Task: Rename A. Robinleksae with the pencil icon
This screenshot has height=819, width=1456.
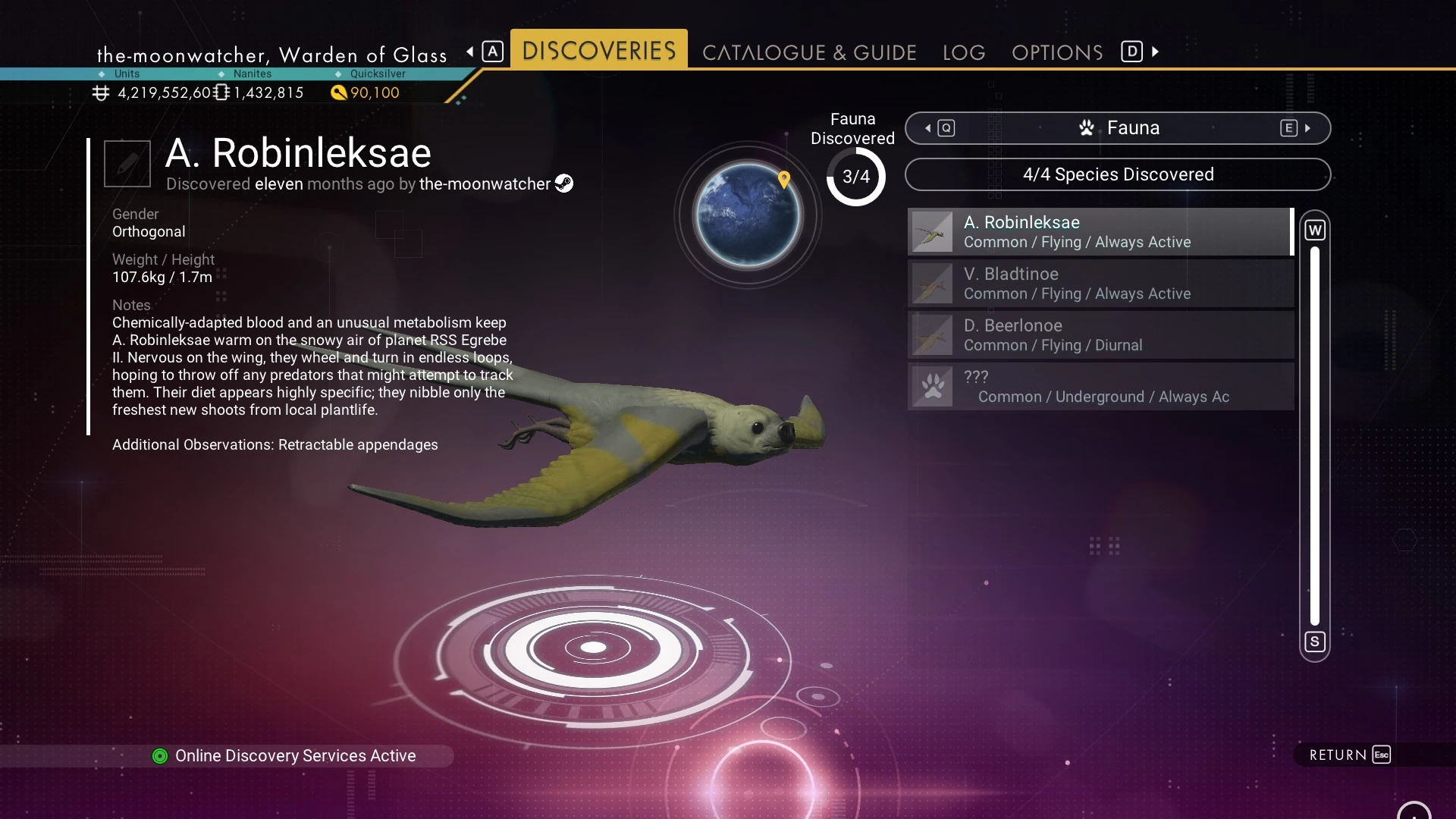Action: tap(127, 163)
